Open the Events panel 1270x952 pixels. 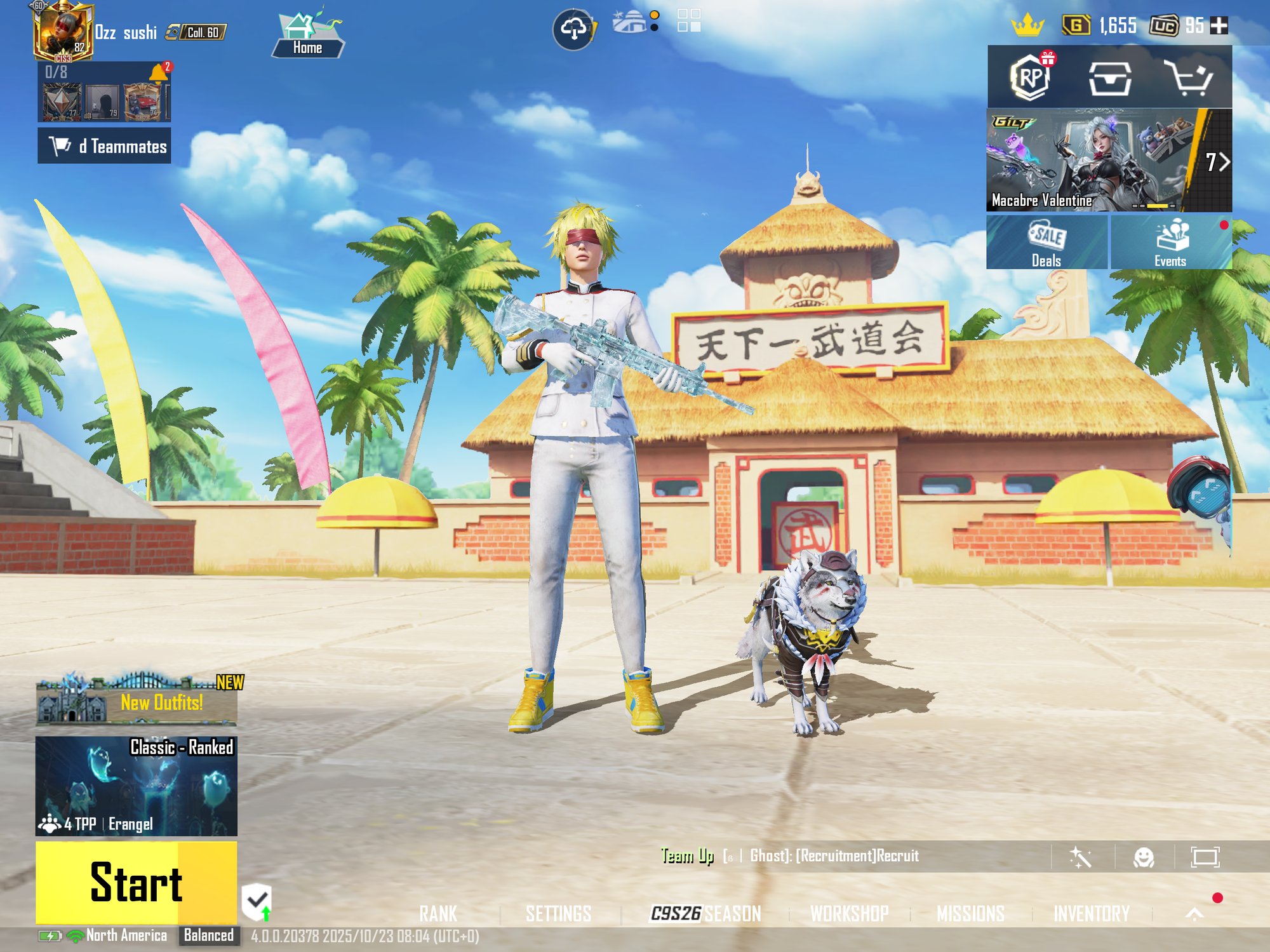[x=1170, y=243]
